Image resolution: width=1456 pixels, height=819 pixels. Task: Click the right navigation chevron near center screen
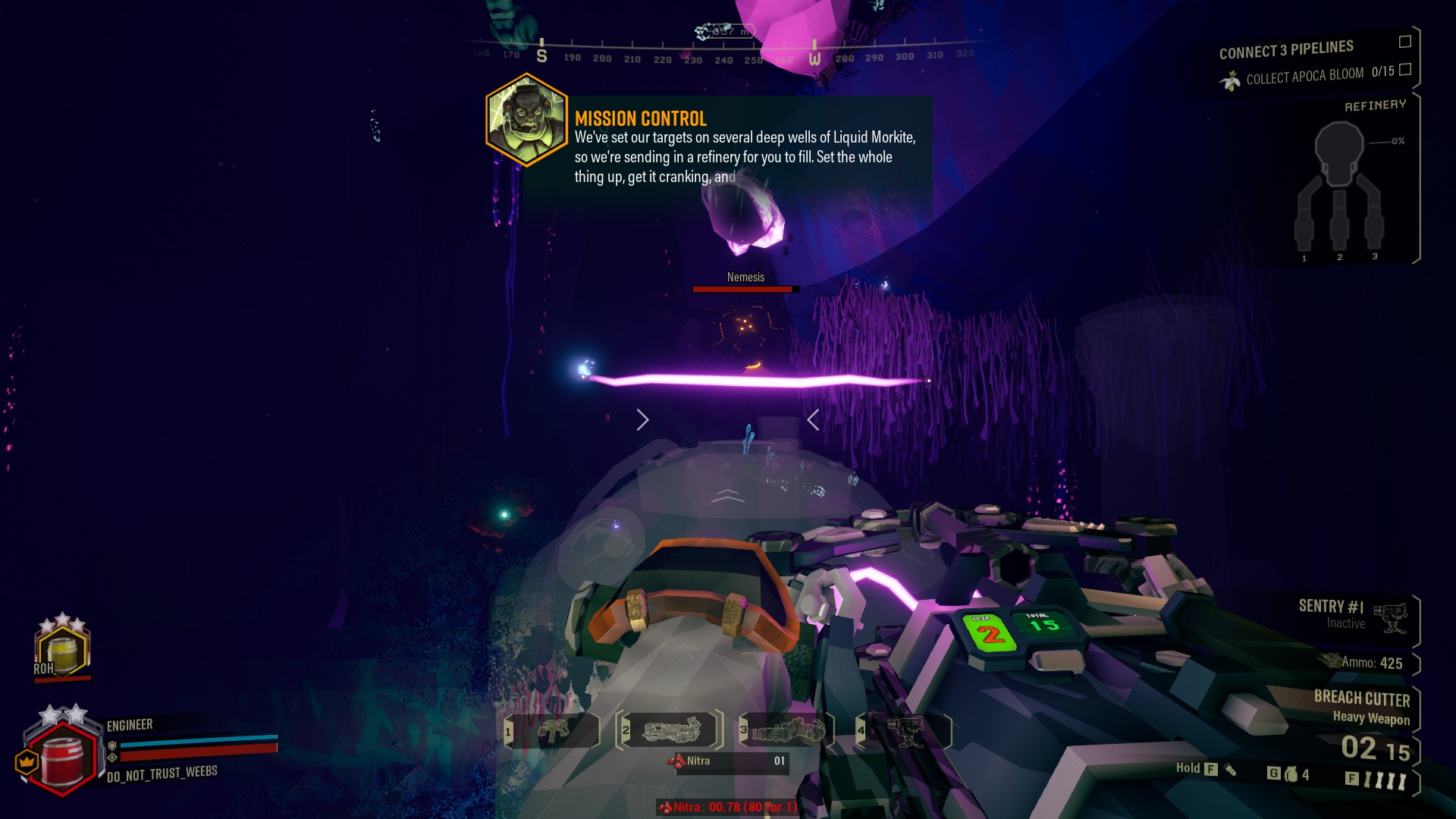coord(813,419)
